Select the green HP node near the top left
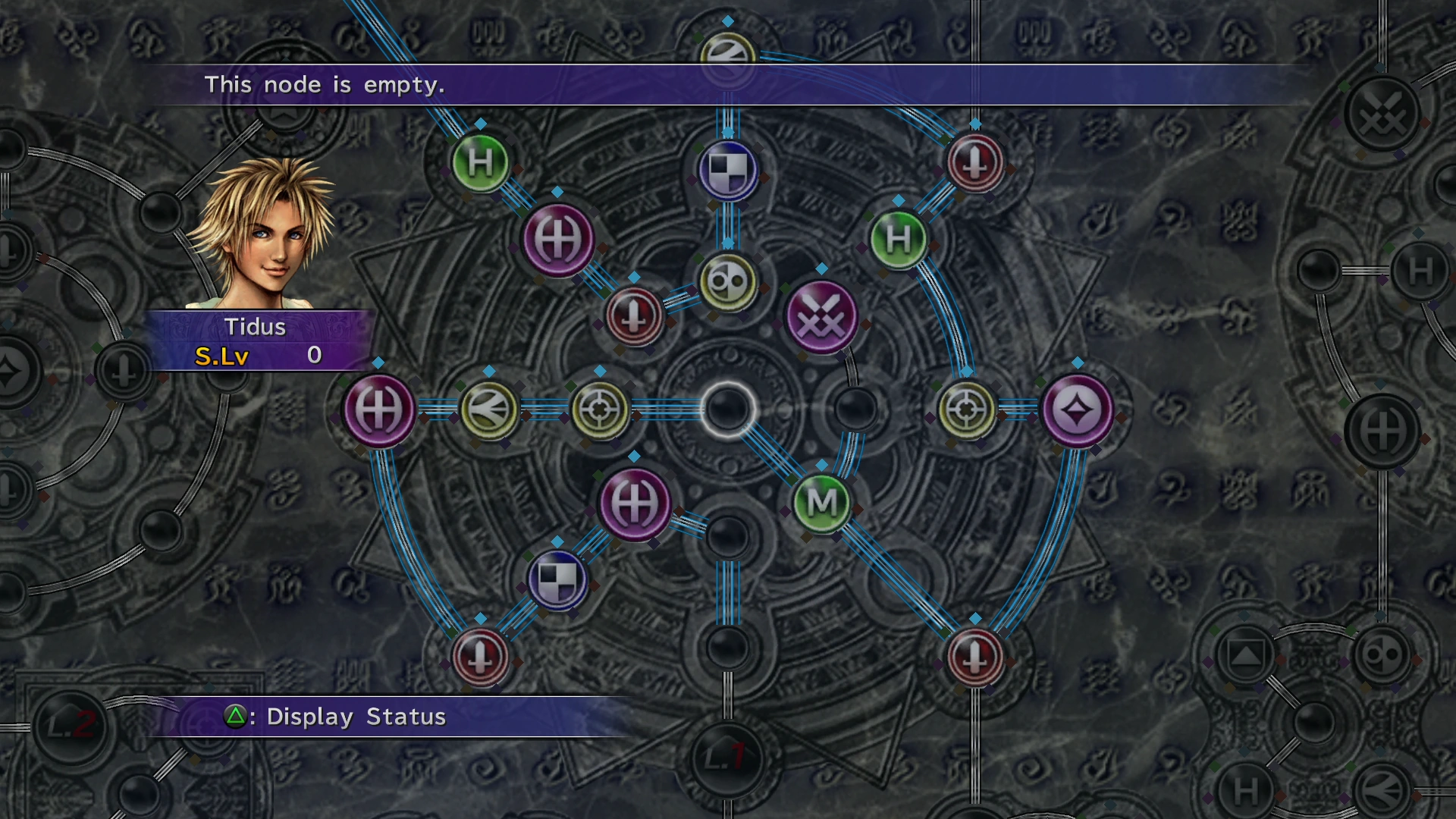1456x819 pixels. click(481, 164)
